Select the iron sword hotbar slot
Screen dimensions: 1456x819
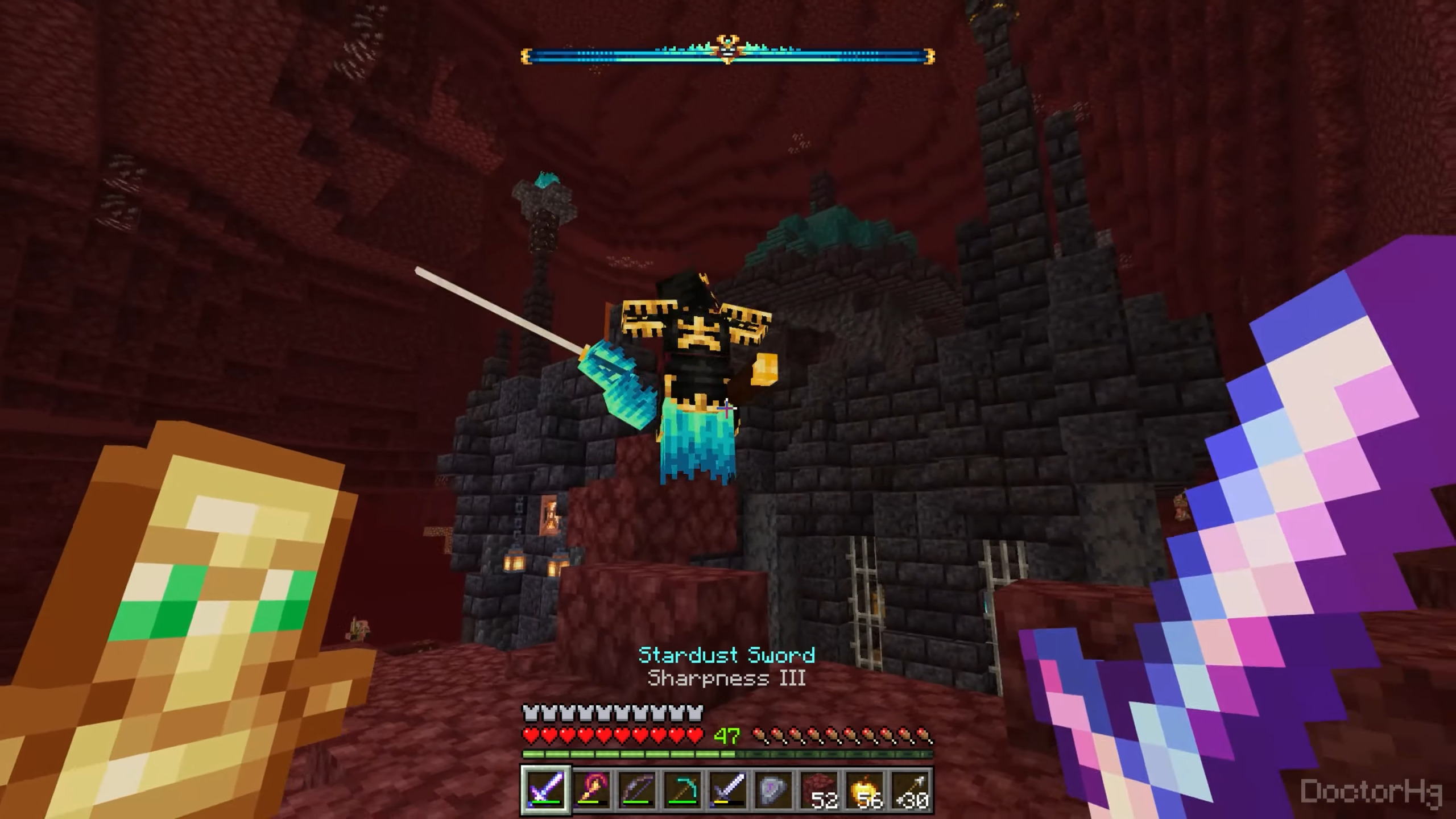727,789
